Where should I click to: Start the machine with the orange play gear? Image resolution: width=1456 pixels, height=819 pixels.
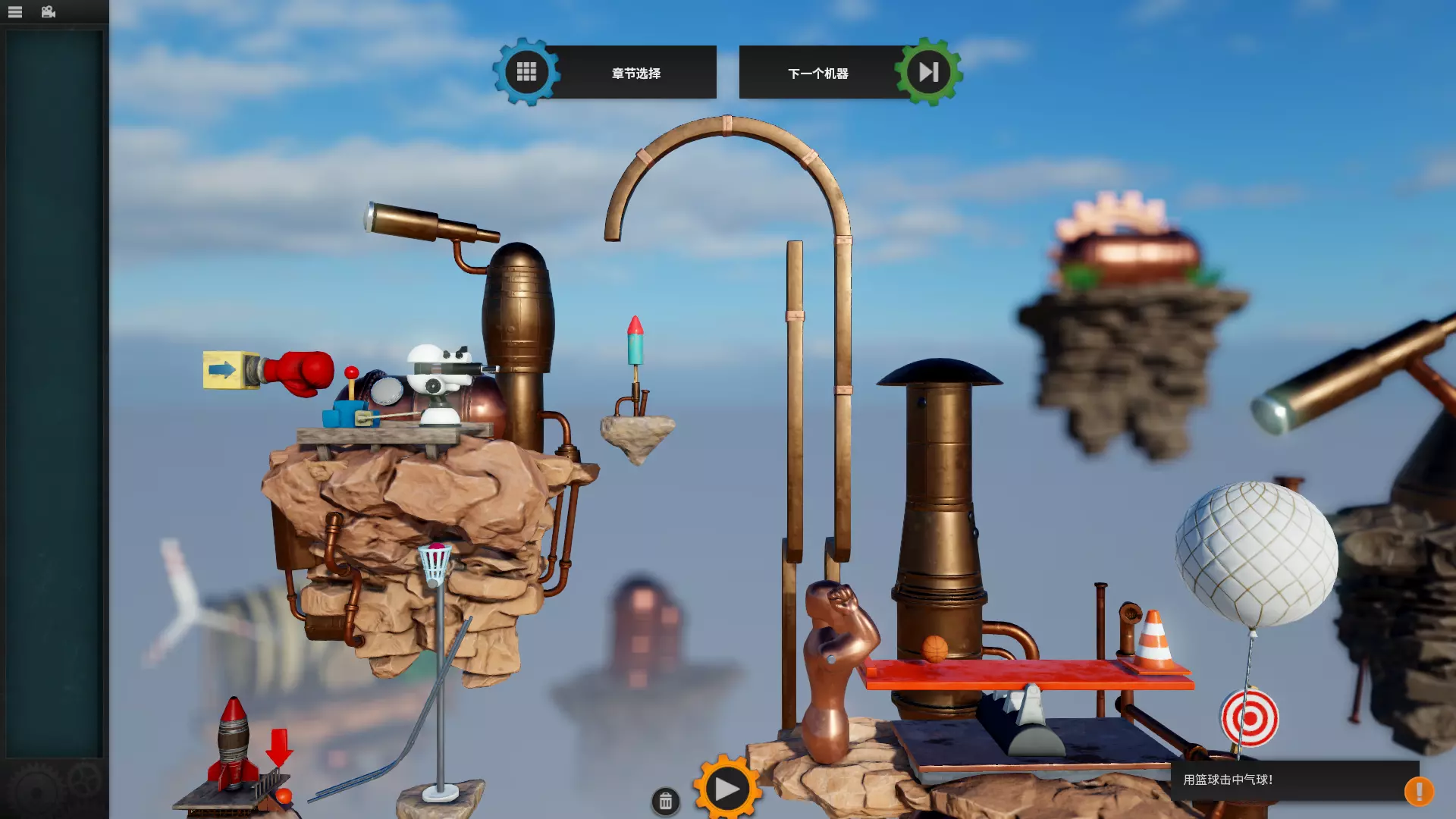click(x=726, y=789)
